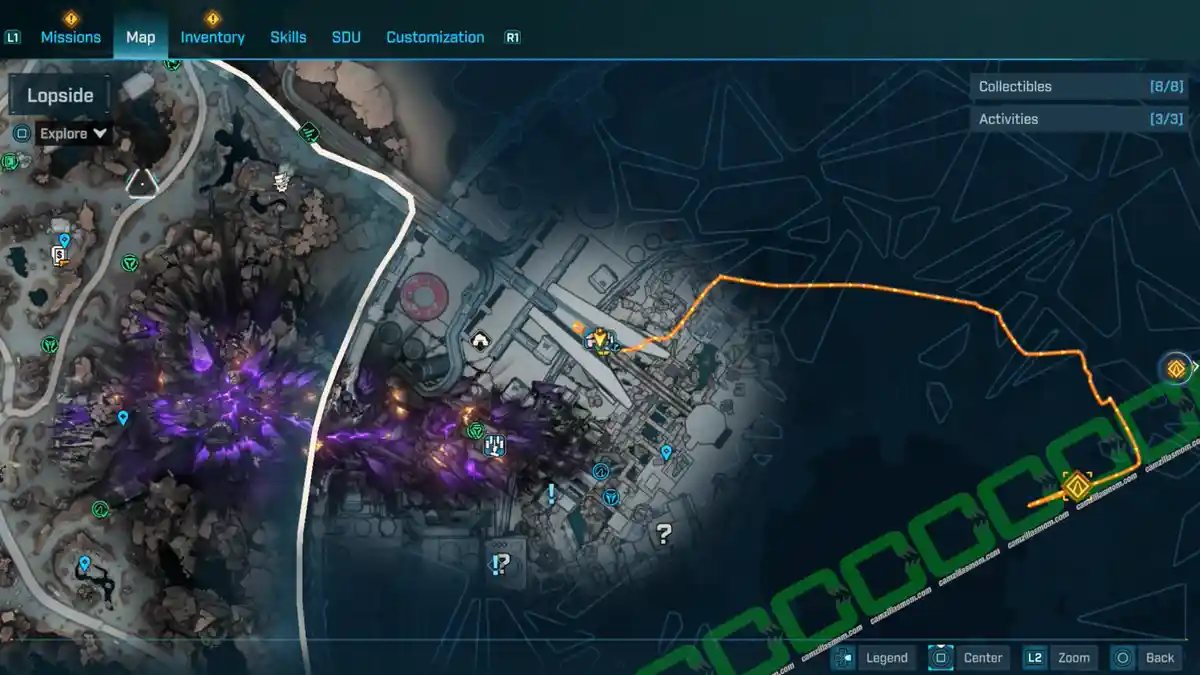Screen dimensions: 1200x675
Task: Select the Skills tab
Action: (288, 37)
